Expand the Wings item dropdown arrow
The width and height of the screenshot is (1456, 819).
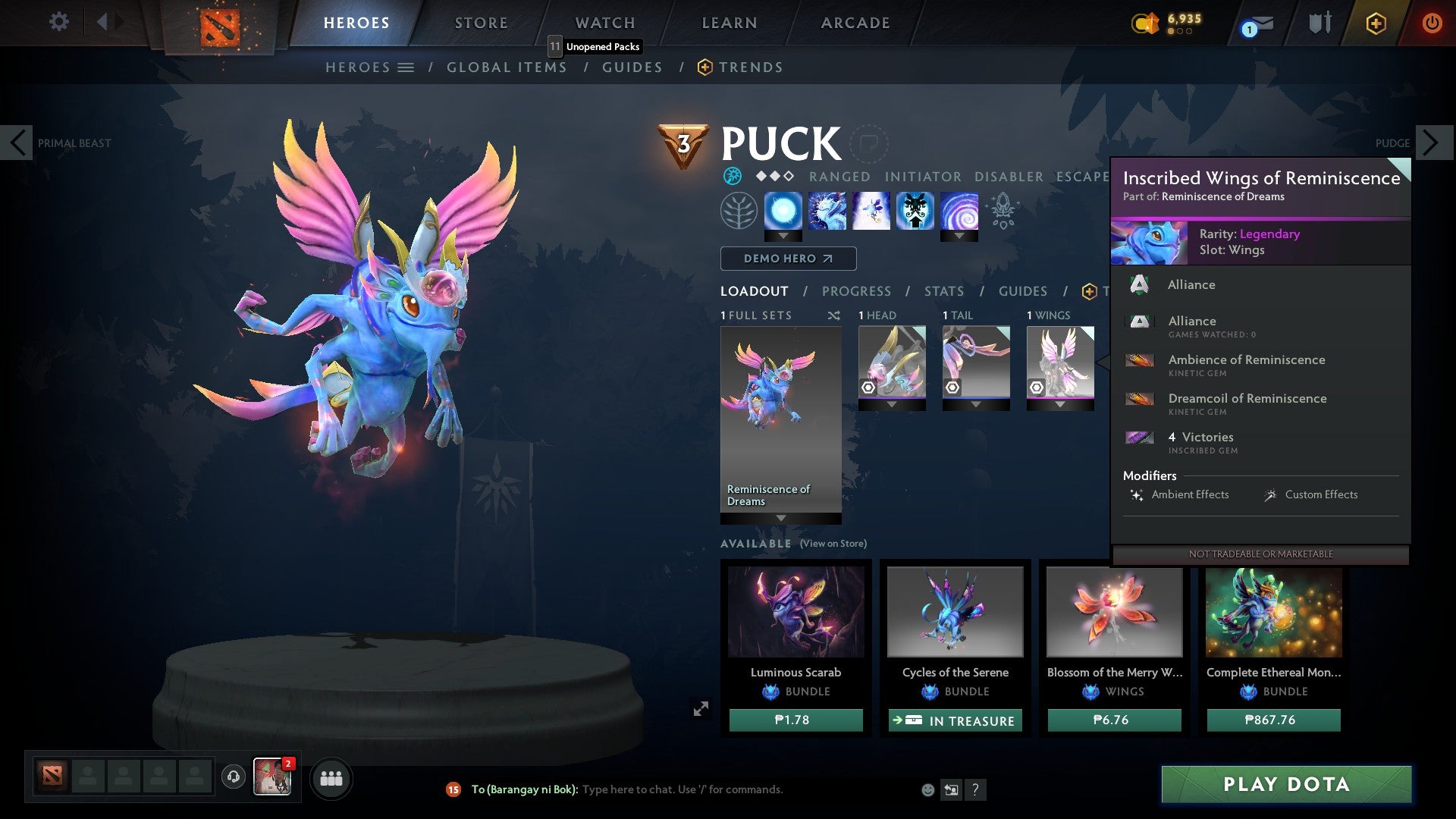click(1059, 405)
